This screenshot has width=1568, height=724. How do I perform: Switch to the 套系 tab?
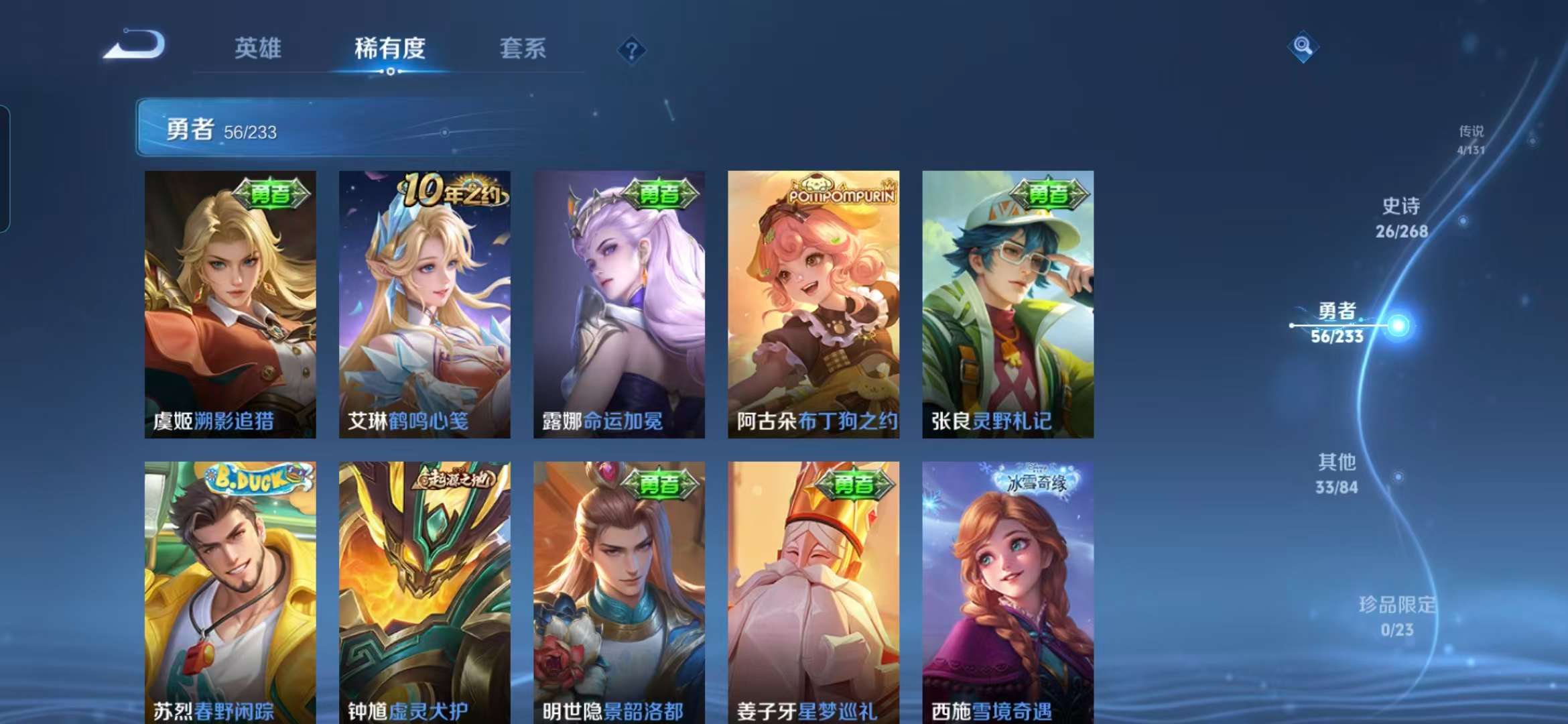522,49
